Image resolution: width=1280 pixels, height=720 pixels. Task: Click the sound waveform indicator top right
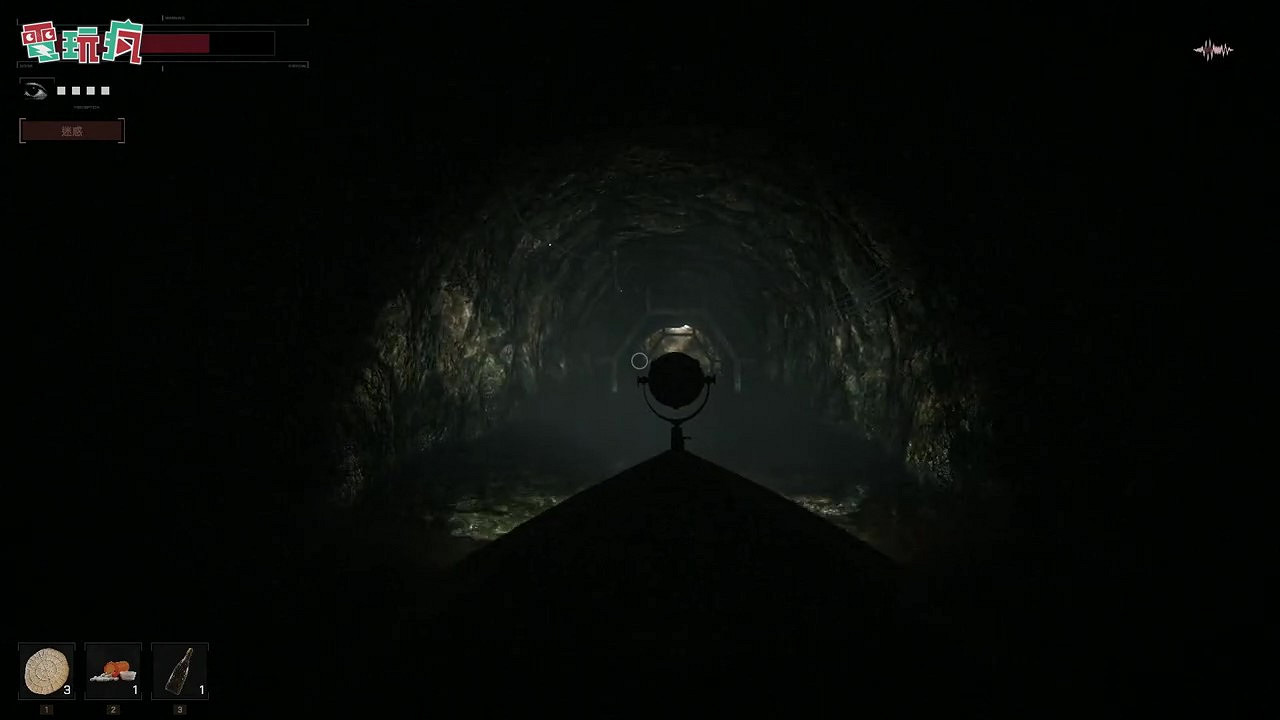click(1213, 49)
